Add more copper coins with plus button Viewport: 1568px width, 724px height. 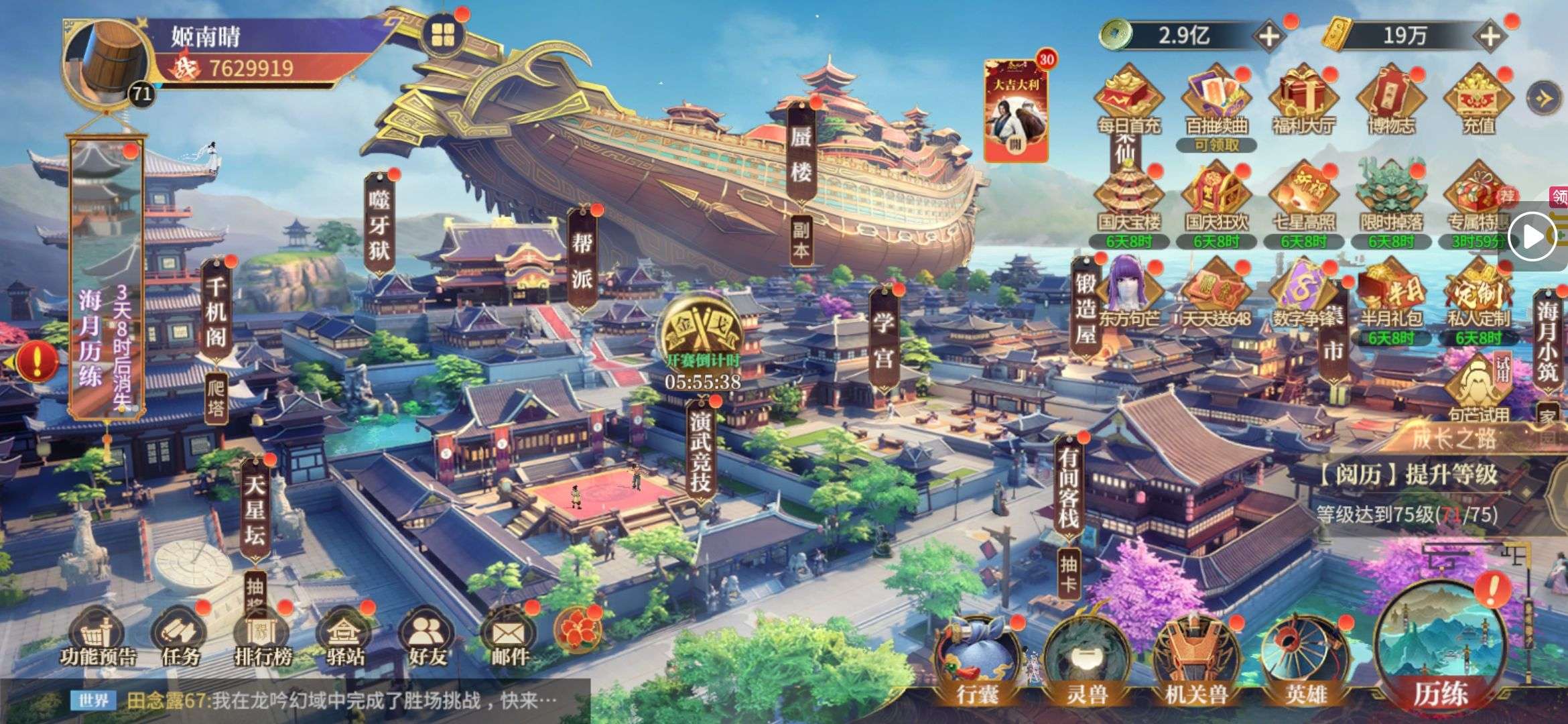coord(1268,36)
